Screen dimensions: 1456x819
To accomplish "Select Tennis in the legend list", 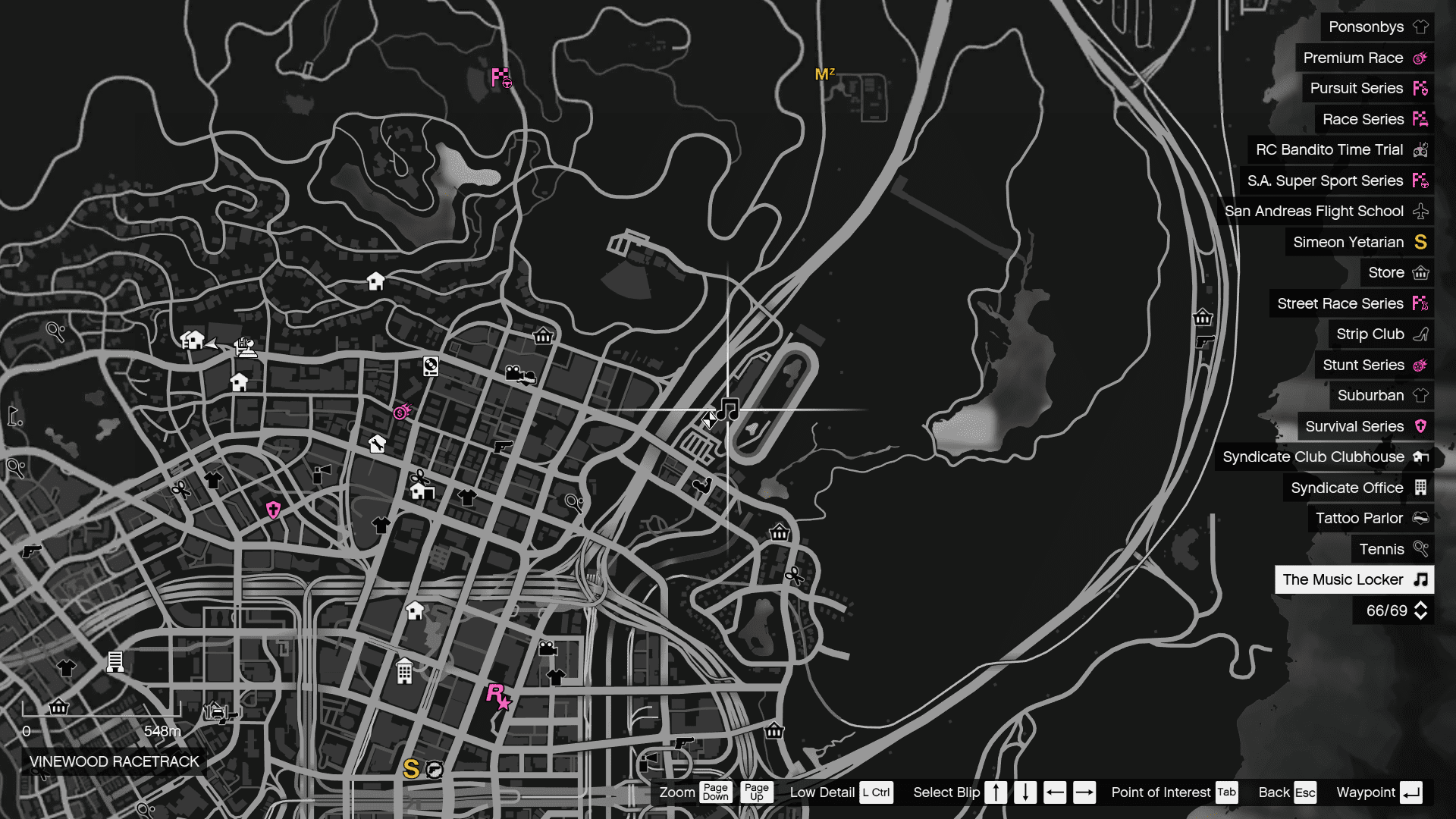I will [1382, 549].
